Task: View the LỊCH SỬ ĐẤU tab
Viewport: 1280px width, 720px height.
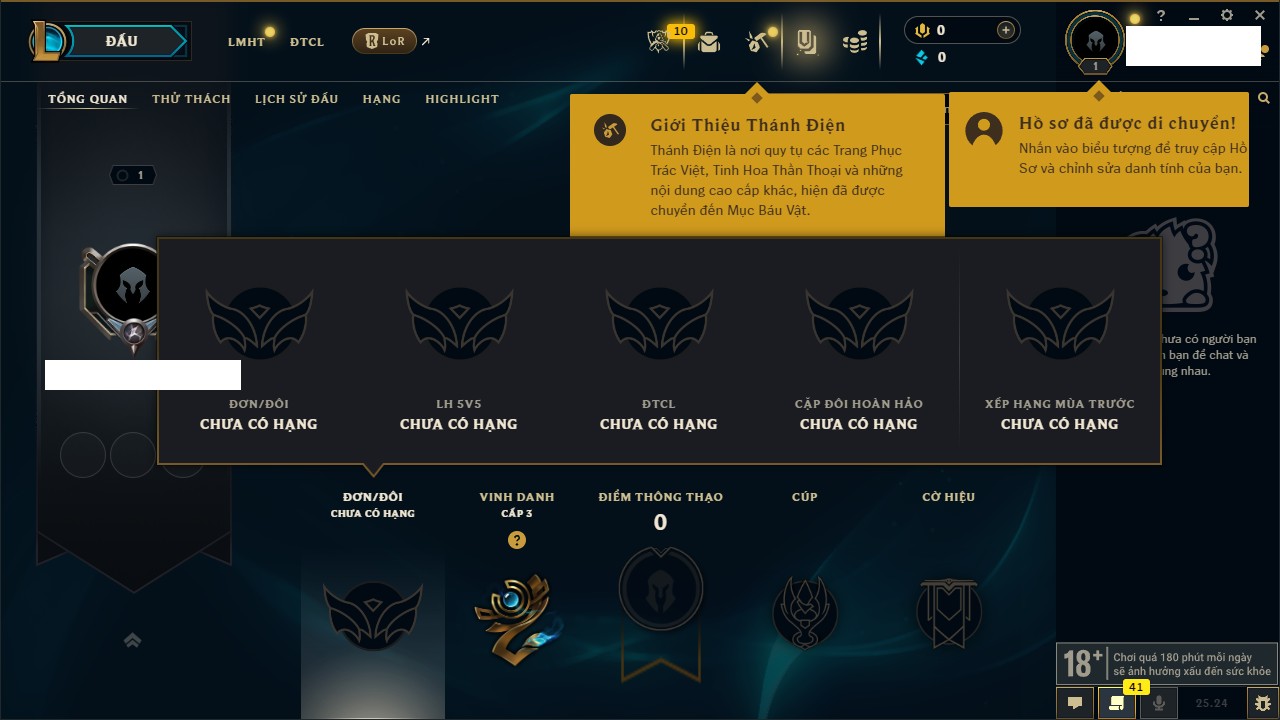Action: 296,99
